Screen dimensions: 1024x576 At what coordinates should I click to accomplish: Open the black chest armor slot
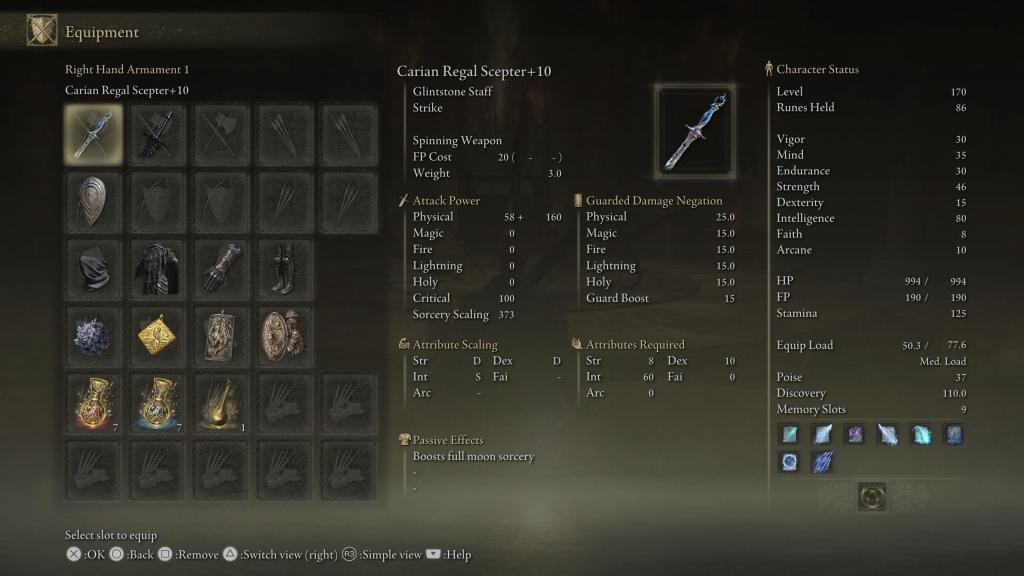click(x=156, y=267)
